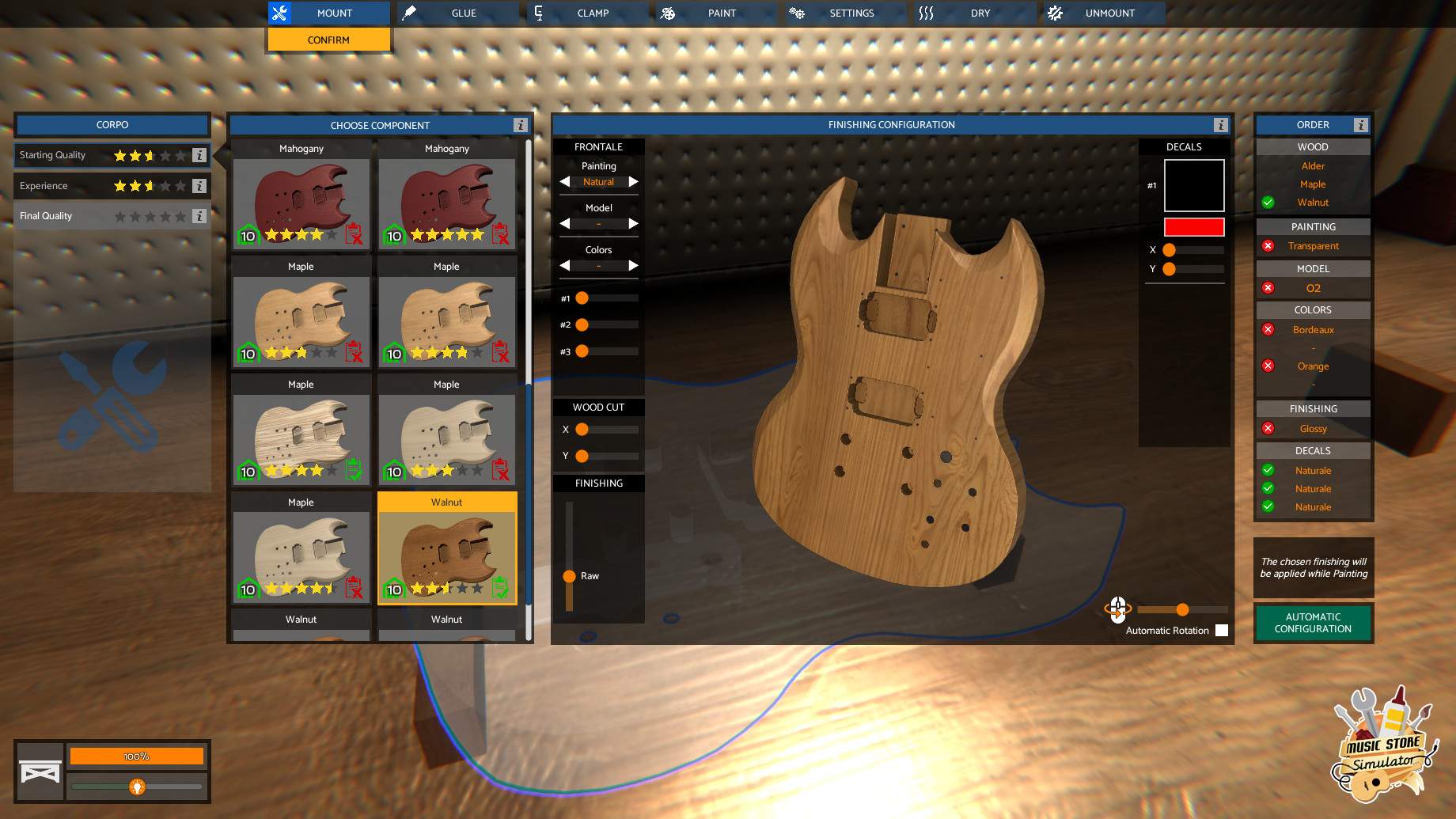
Task: Remove the Transparent painting with its red X
Action: (x=1269, y=246)
